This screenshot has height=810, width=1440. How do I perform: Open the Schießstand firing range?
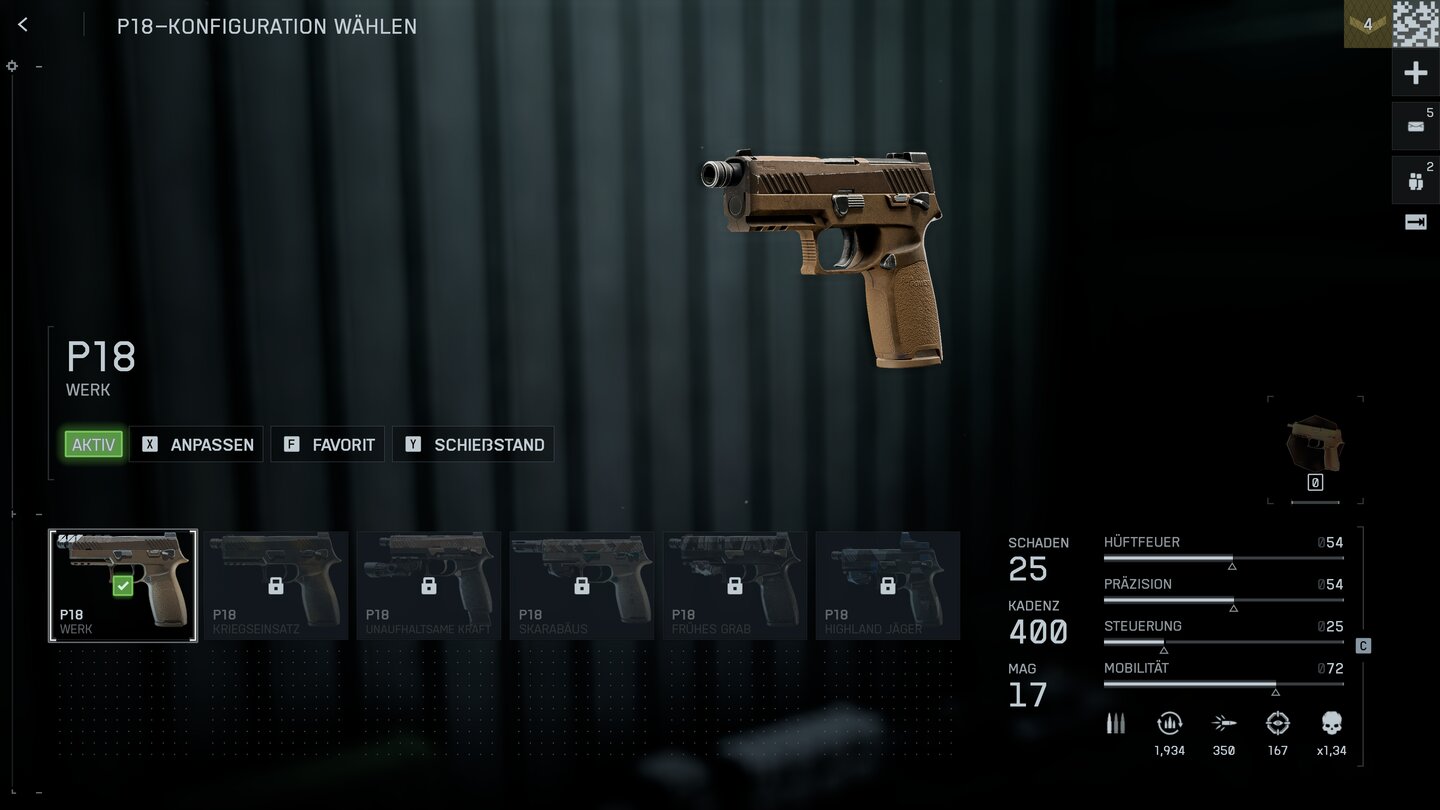tap(474, 444)
